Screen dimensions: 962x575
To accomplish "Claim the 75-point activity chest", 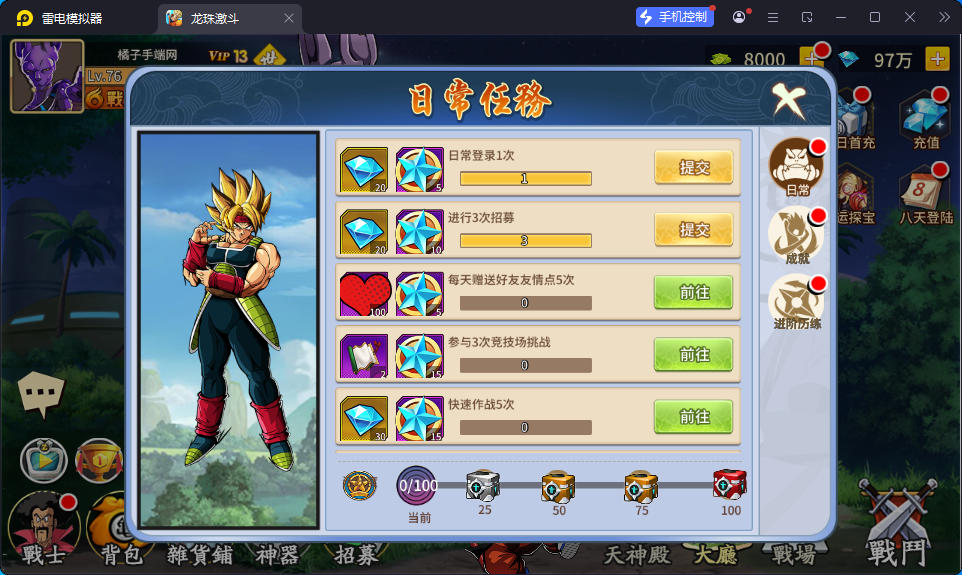I will [641, 486].
